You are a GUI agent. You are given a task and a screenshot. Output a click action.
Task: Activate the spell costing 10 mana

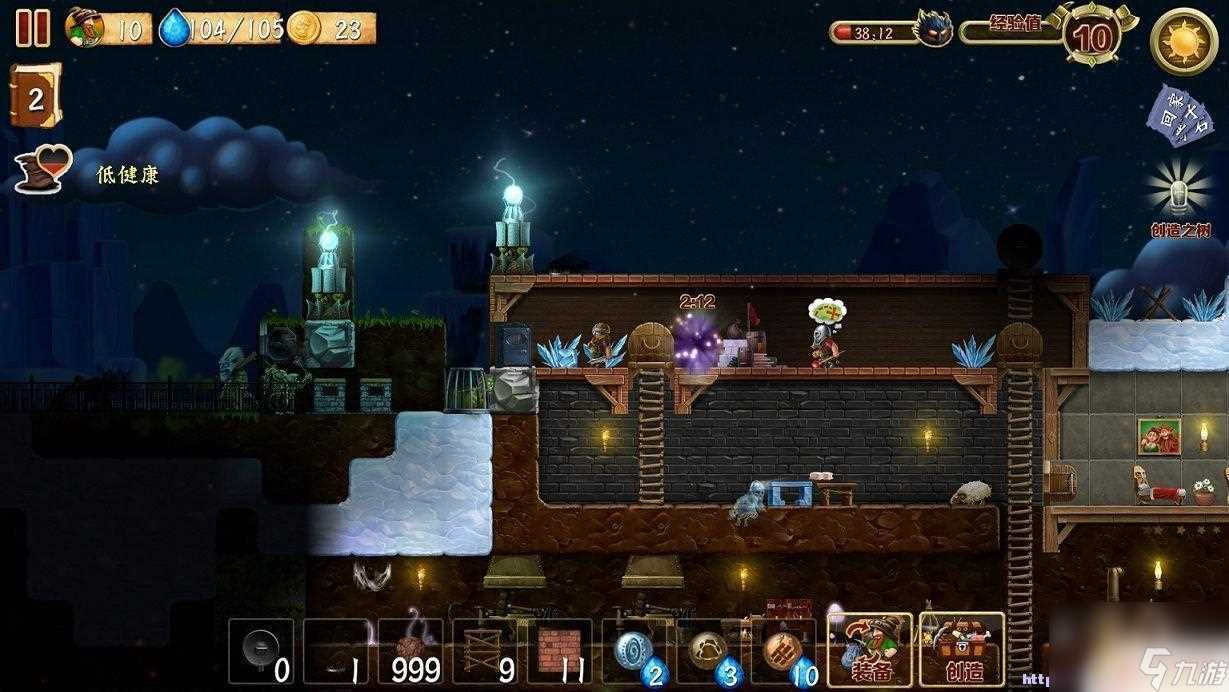784,651
